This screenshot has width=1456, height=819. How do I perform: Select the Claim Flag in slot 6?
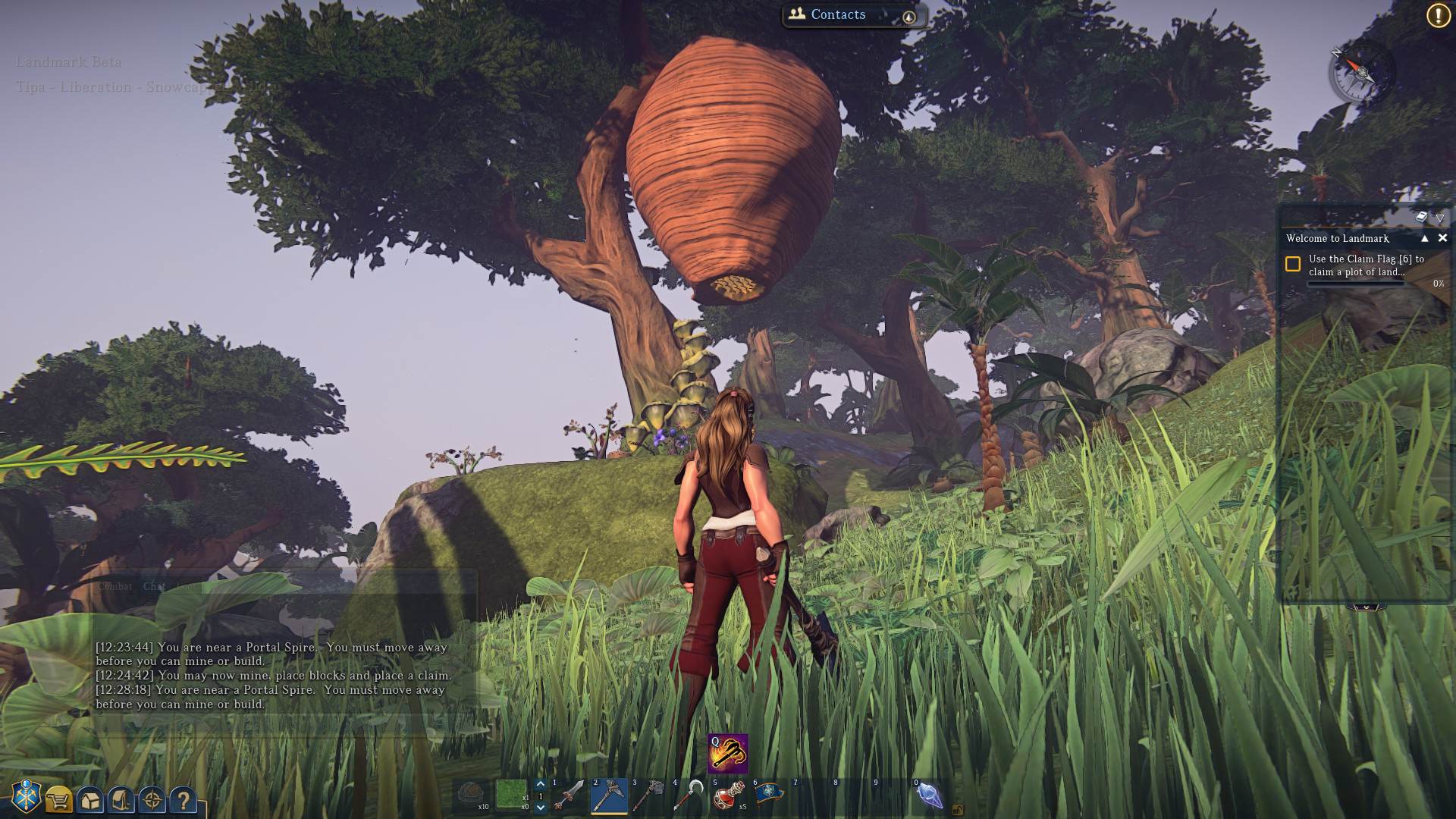768,795
